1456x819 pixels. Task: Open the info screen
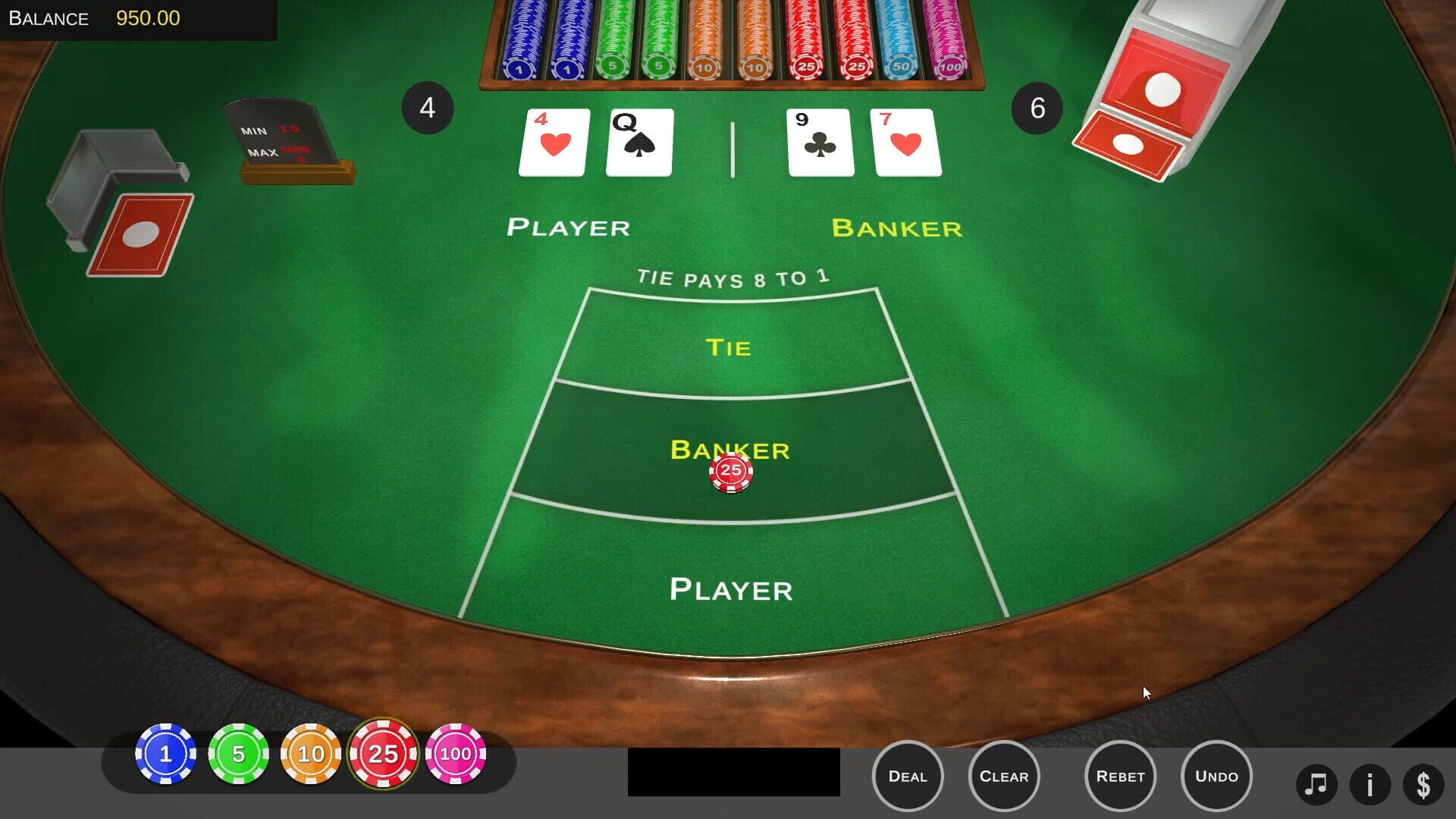1369,784
